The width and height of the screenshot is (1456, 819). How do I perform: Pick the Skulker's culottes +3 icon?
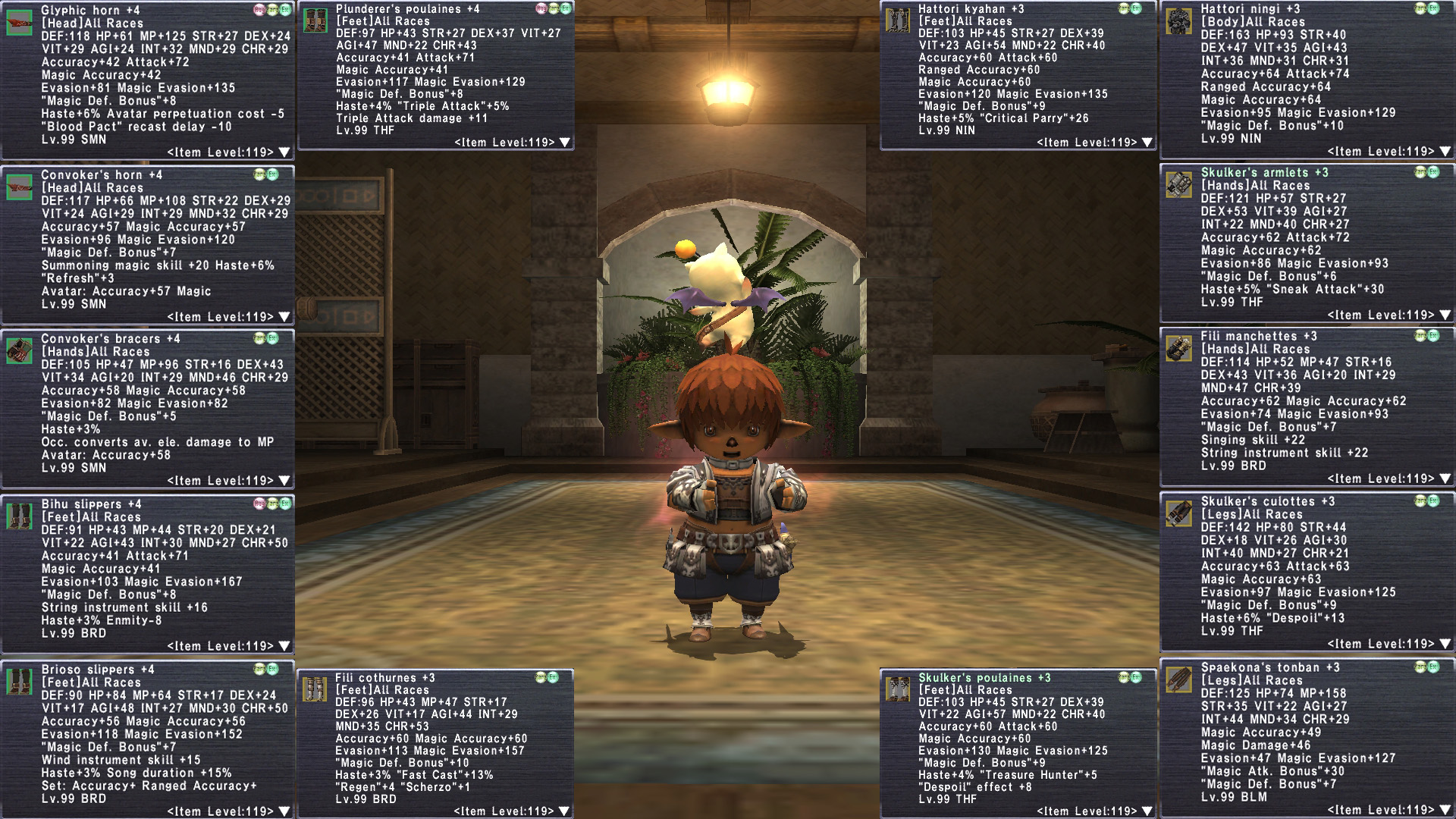click(1179, 513)
